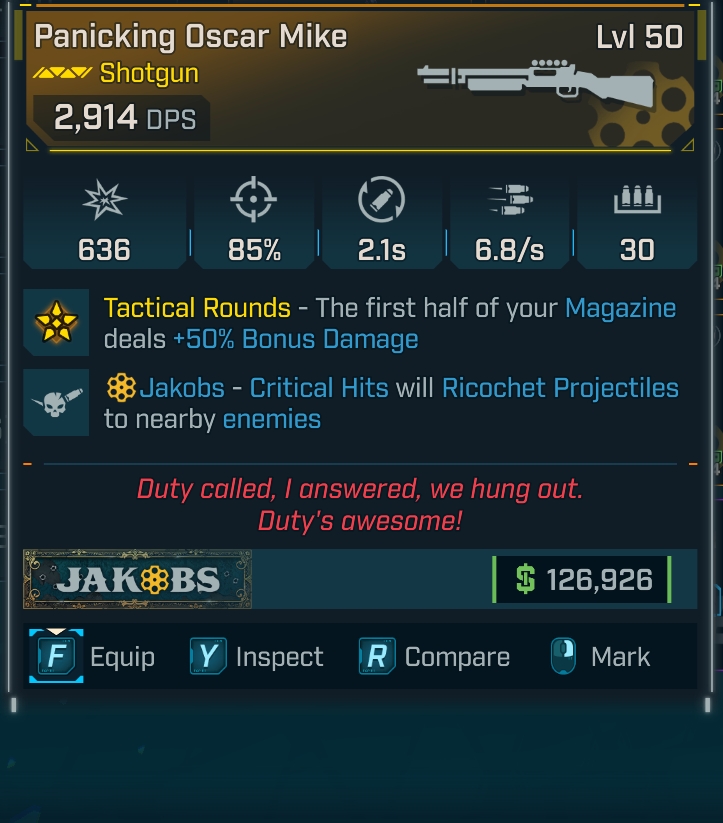Choose the Compare action for this weapon
This screenshot has width=723, height=823.
pyautogui.click(x=435, y=657)
